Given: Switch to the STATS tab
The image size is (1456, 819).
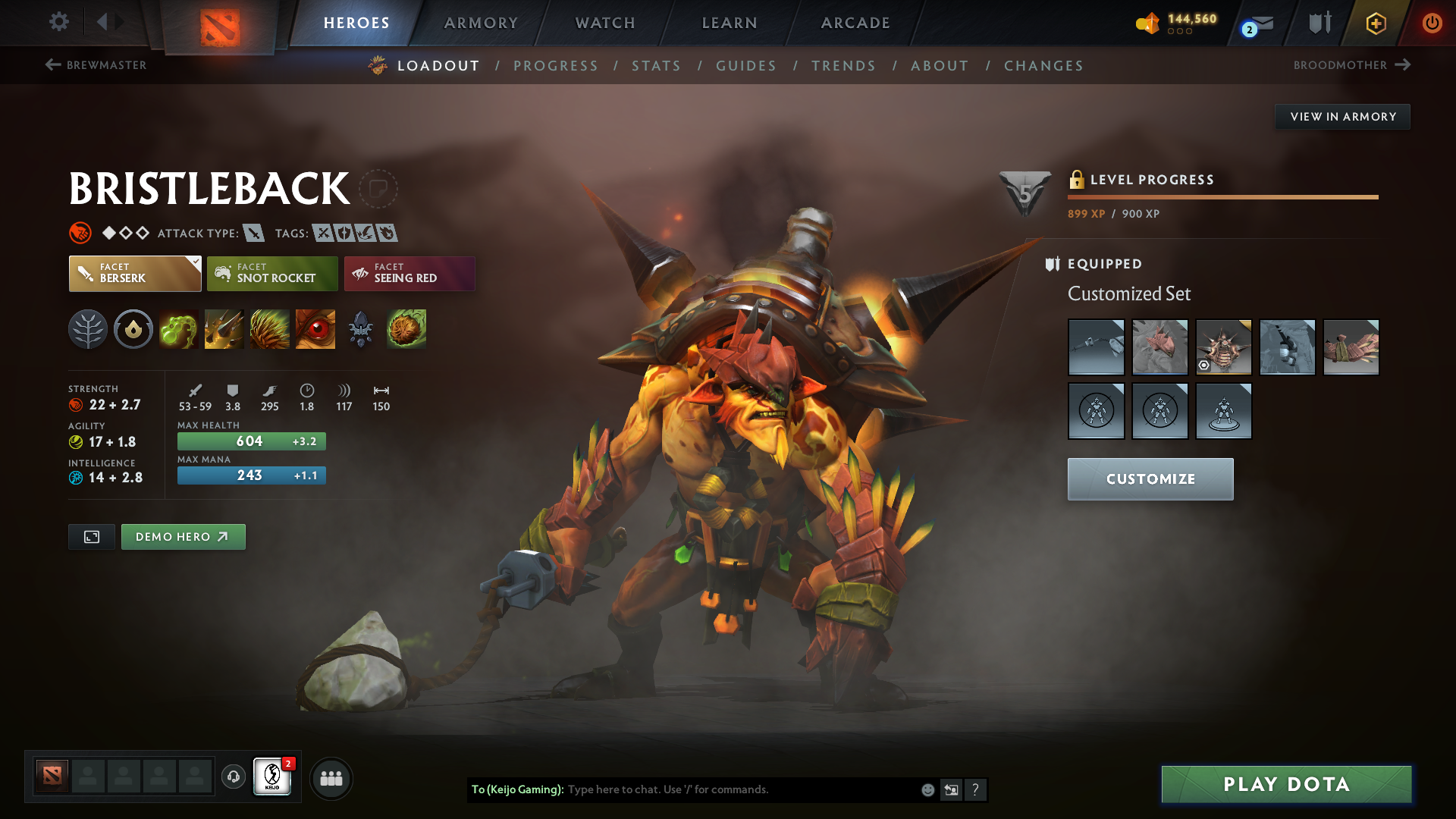Looking at the screenshot, I should pyautogui.click(x=657, y=66).
